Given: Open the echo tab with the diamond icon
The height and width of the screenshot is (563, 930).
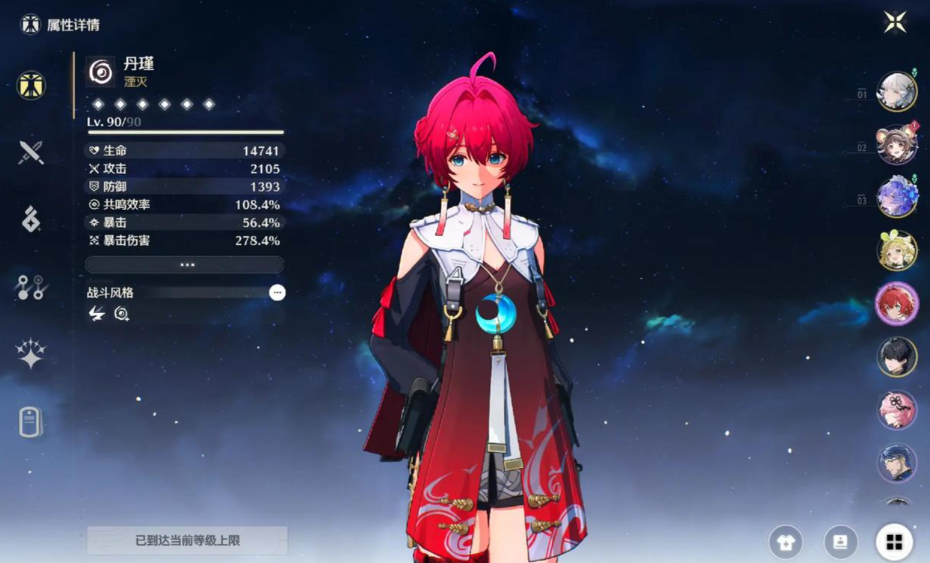Looking at the screenshot, I should point(31,220).
